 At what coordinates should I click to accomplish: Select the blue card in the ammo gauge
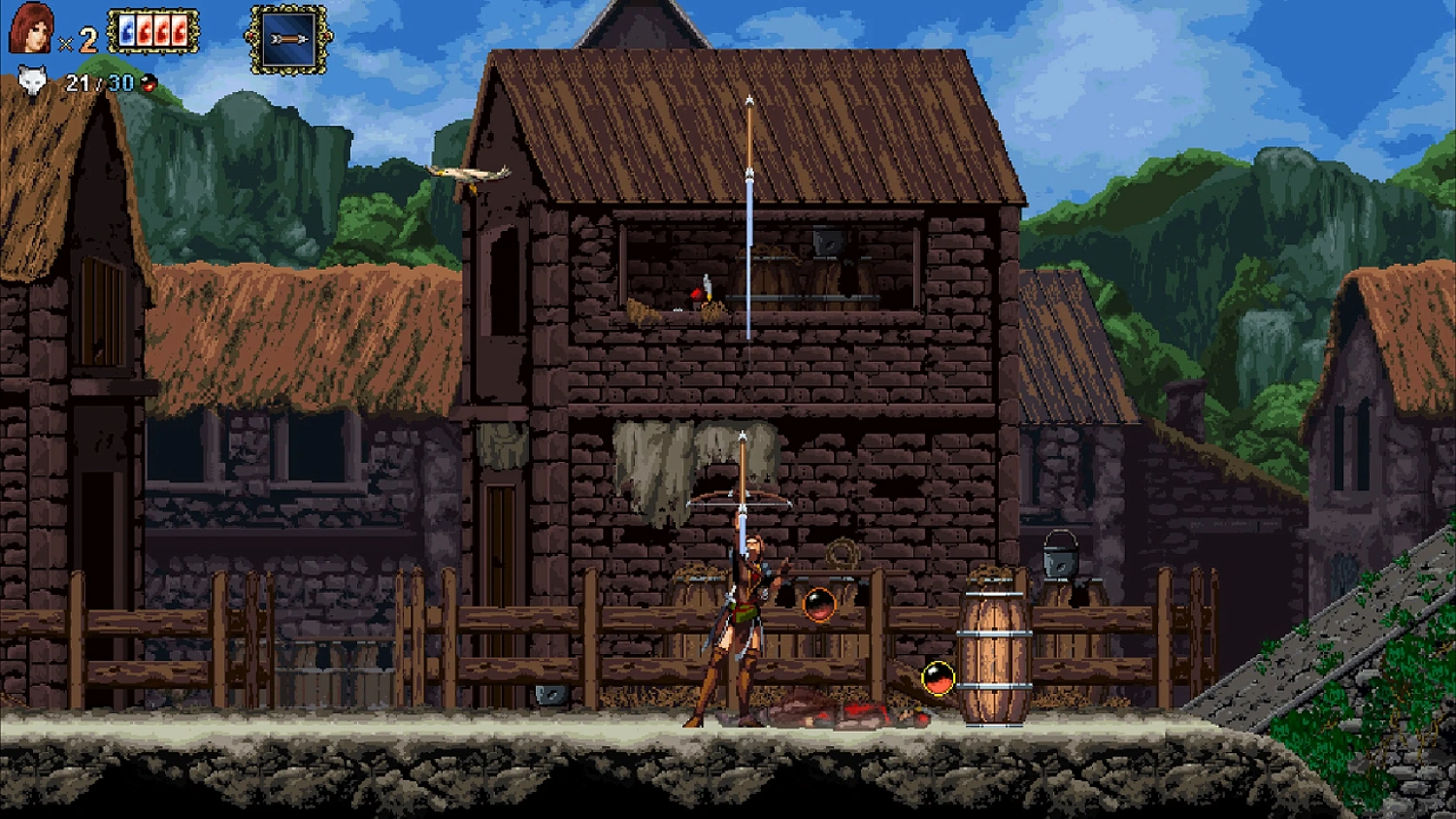[127, 29]
